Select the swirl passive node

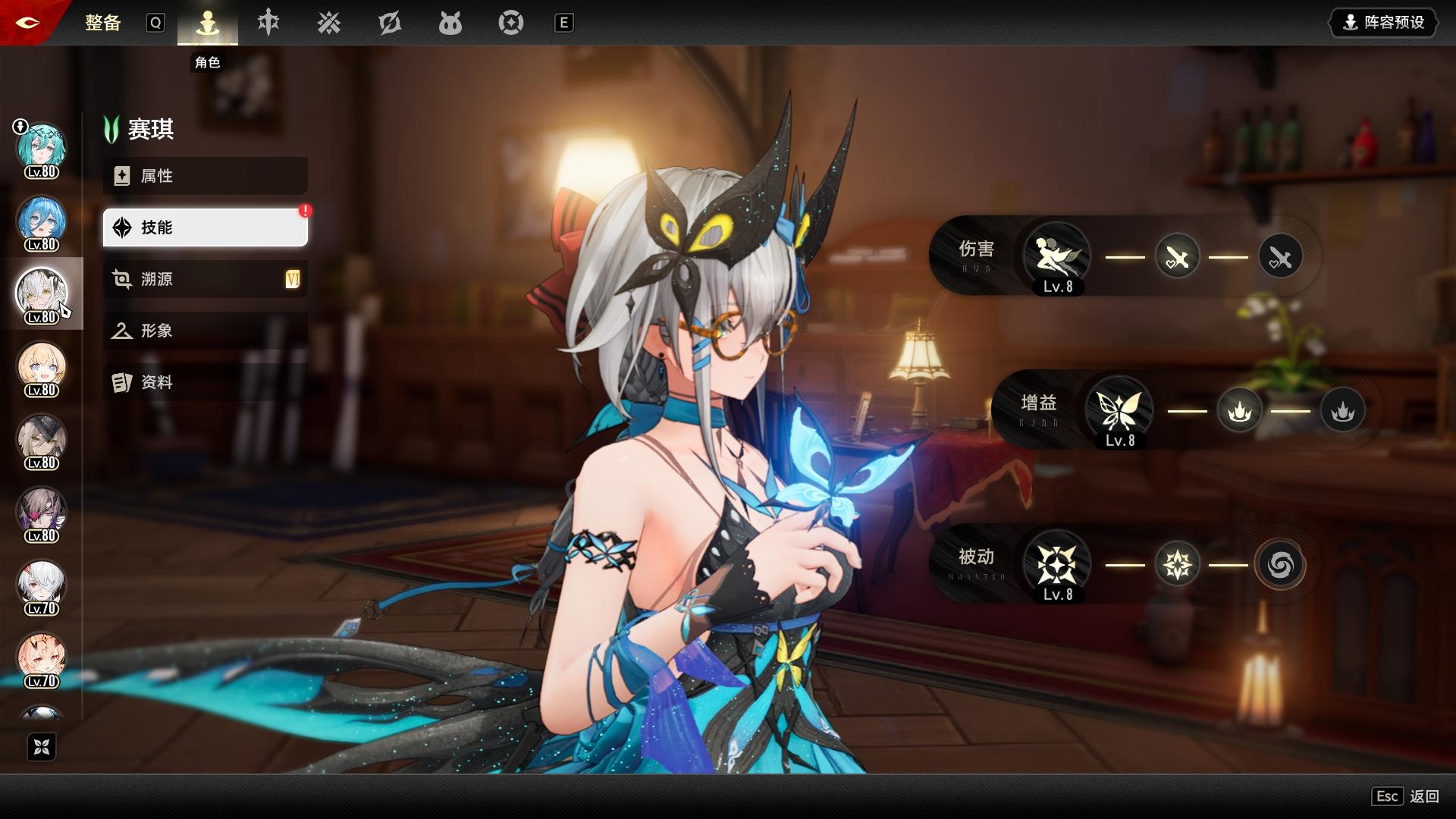tap(1280, 564)
